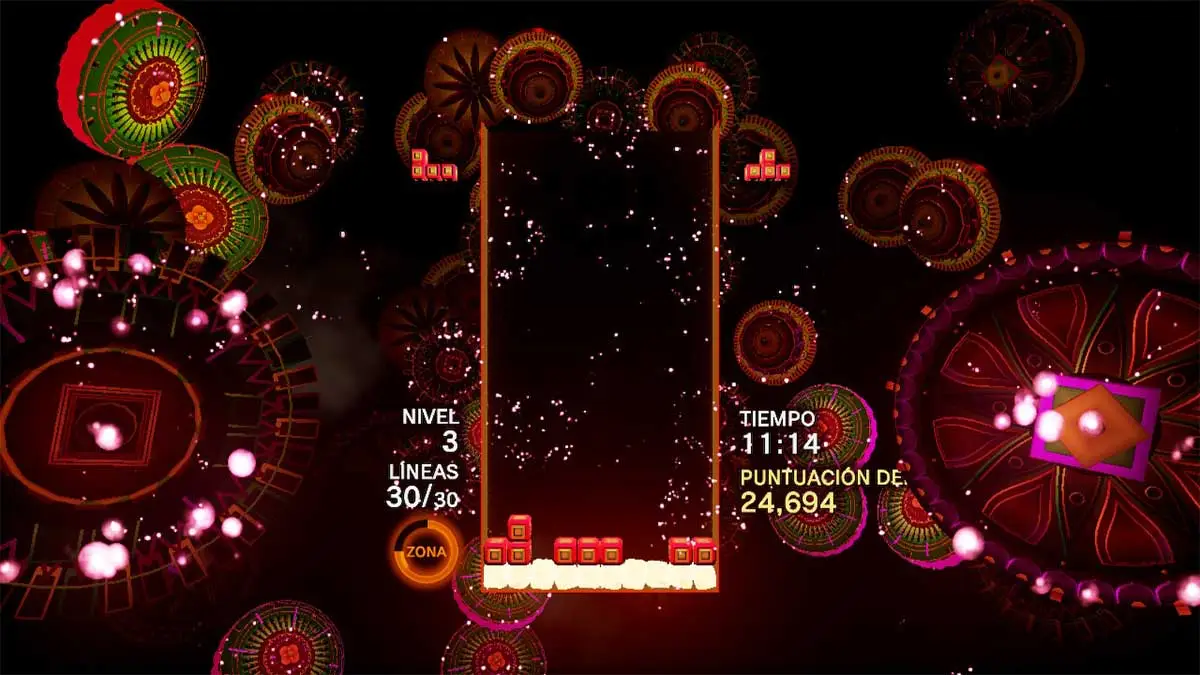Select the next L-piece preview
The image size is (1200, 675).
pyautogui.click(x=769, y=165)
